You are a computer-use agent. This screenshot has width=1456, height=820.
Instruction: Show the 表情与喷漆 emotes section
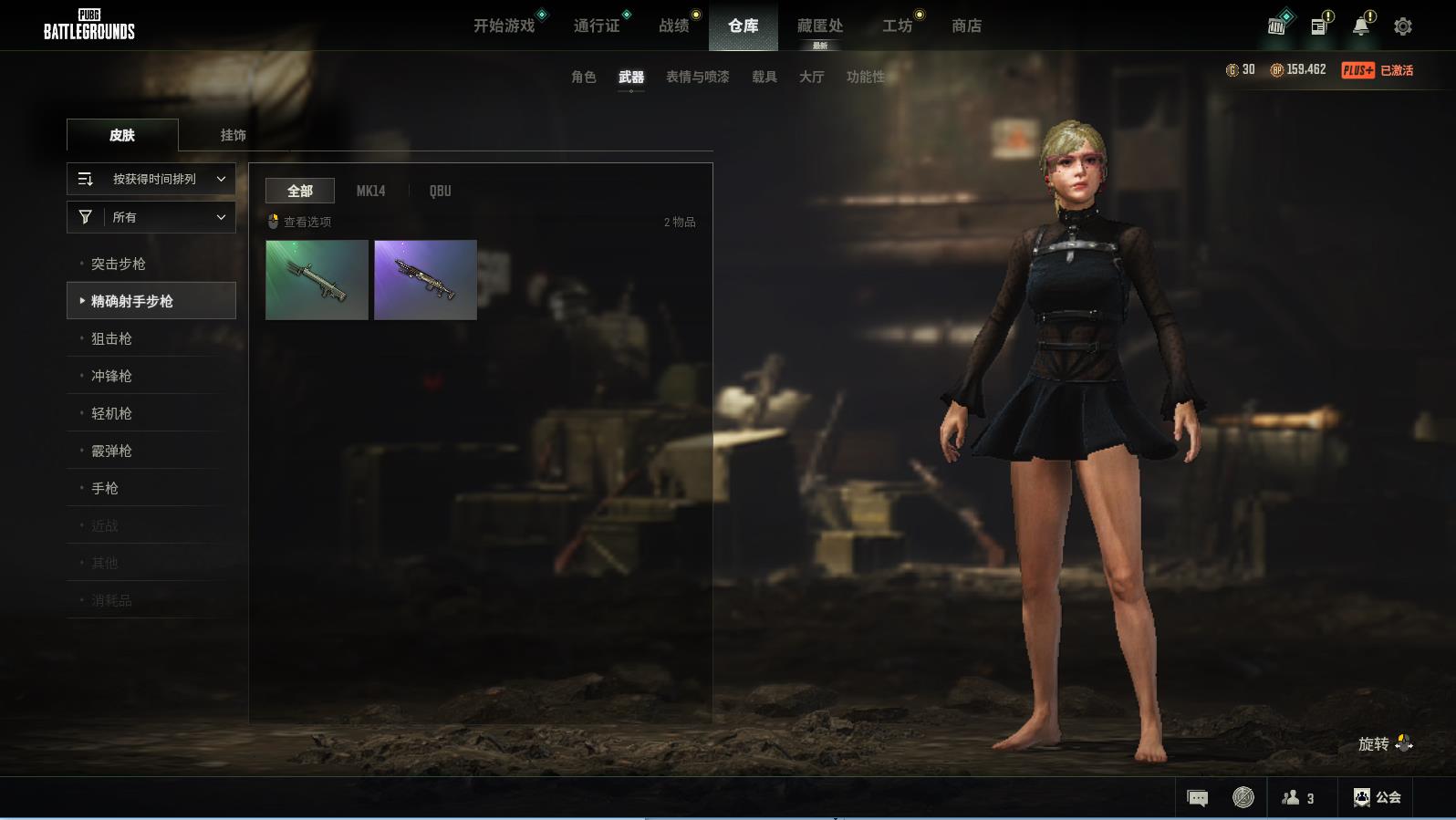coord(697,78)
